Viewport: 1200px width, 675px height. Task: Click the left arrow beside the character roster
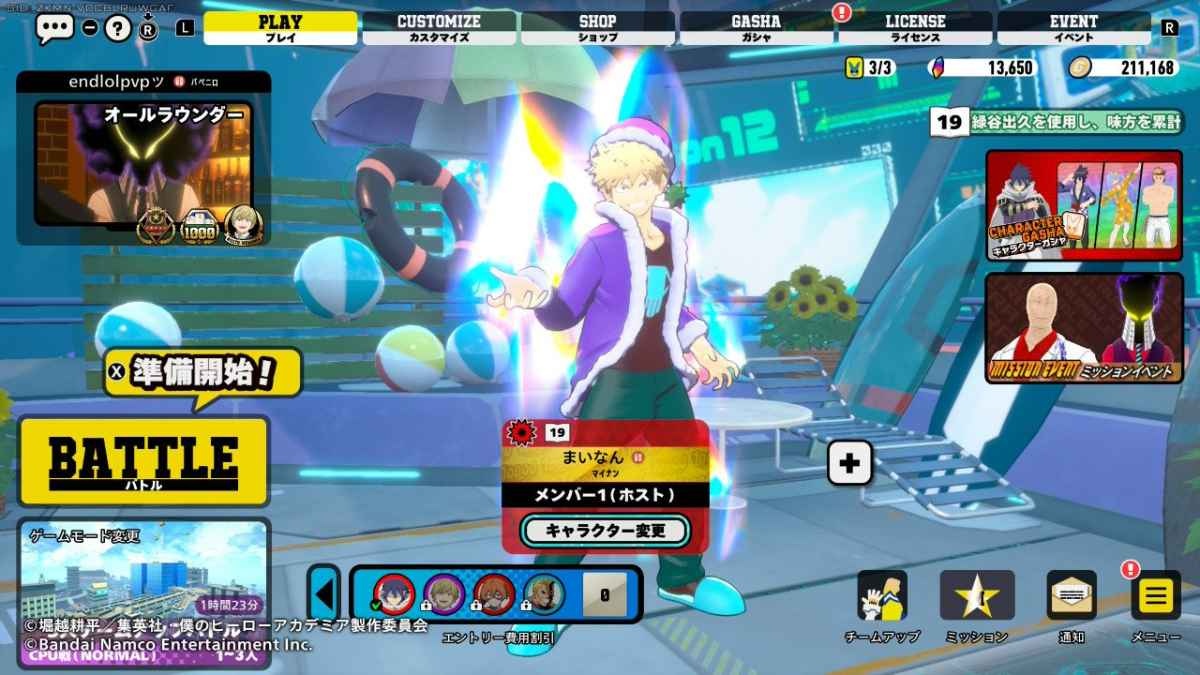324,594
